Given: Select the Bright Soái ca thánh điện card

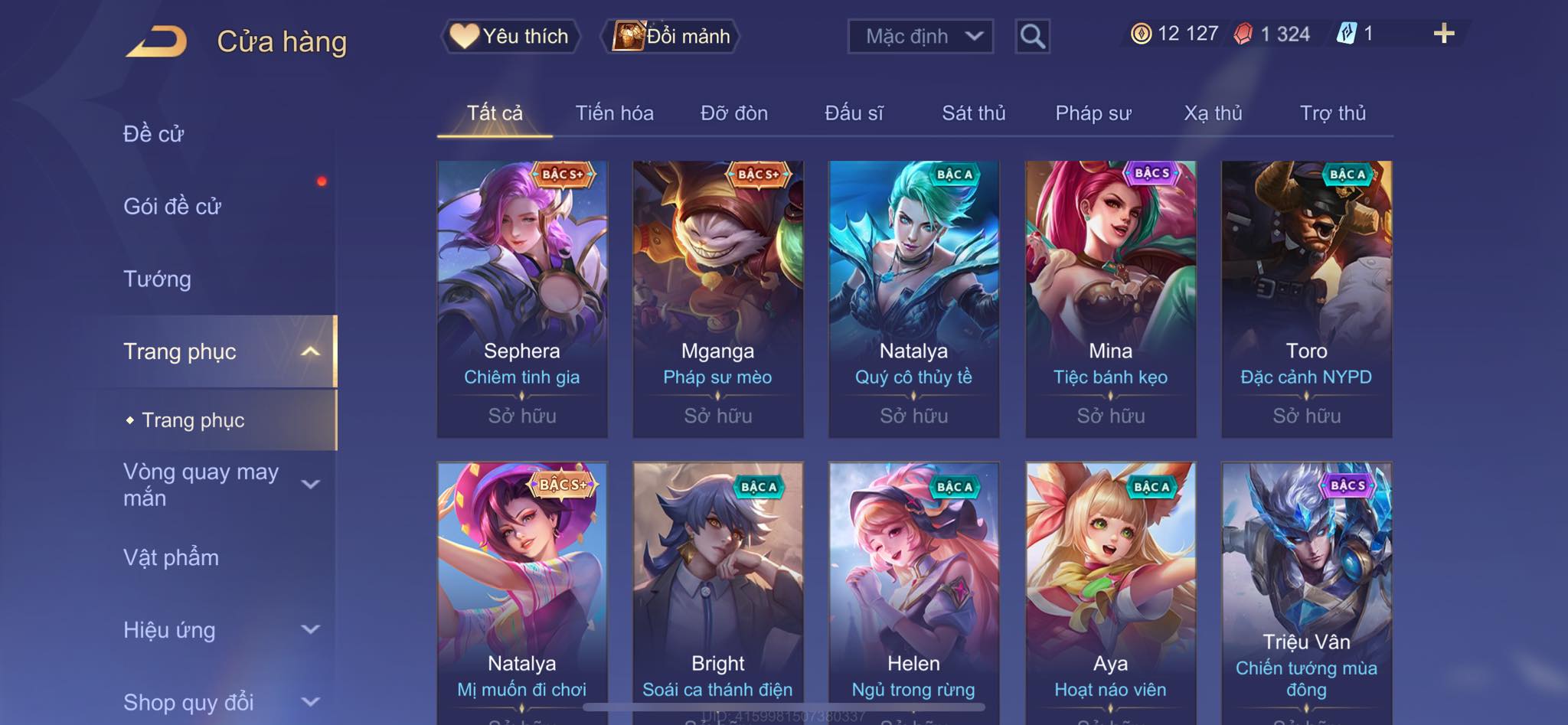Looking at the screenshot, I should [x=717, y=589].
